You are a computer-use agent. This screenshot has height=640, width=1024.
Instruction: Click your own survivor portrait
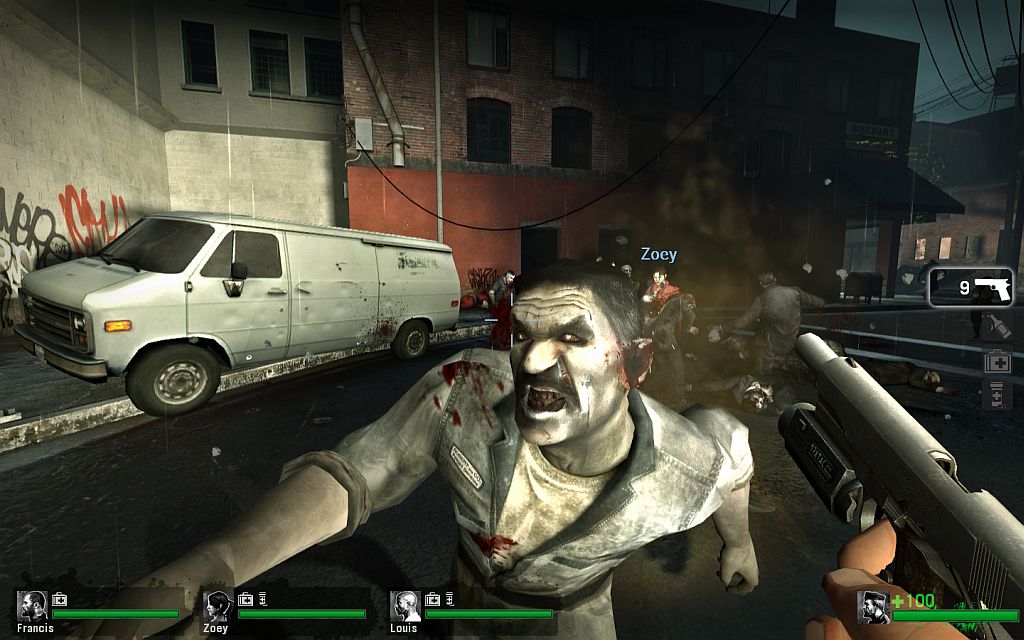pyautogui.click(x=874, y=606)
